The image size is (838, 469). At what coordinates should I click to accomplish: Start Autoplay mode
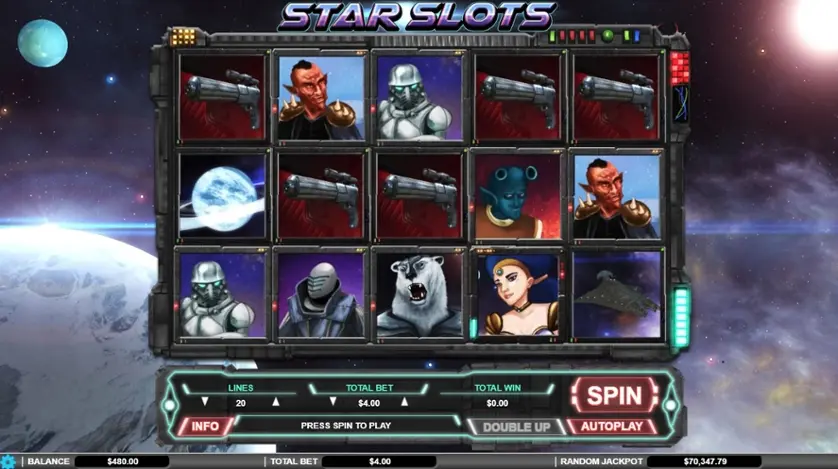tap(614, 426)
